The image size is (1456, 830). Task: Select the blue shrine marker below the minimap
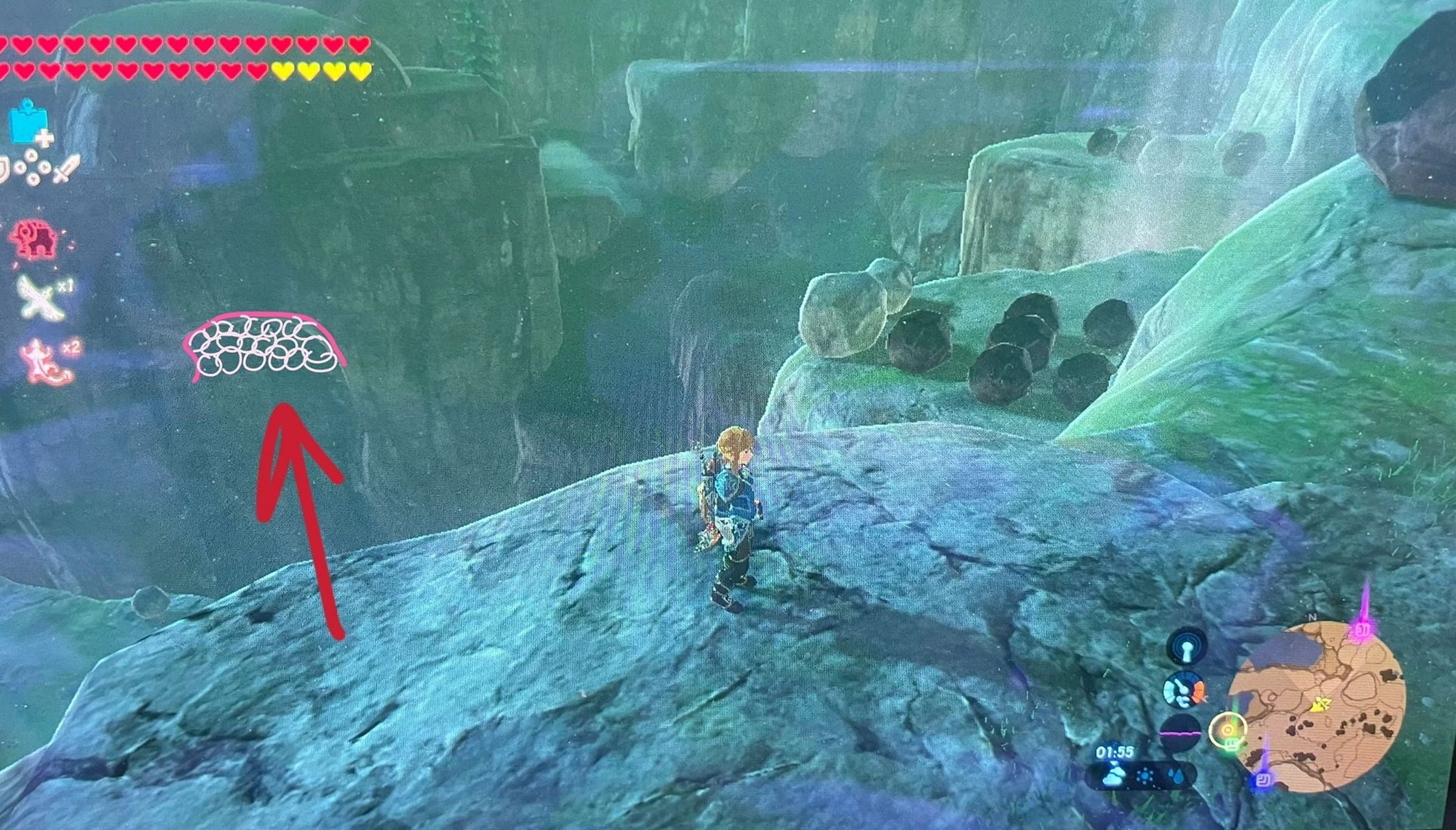[x=1262, y=779]
